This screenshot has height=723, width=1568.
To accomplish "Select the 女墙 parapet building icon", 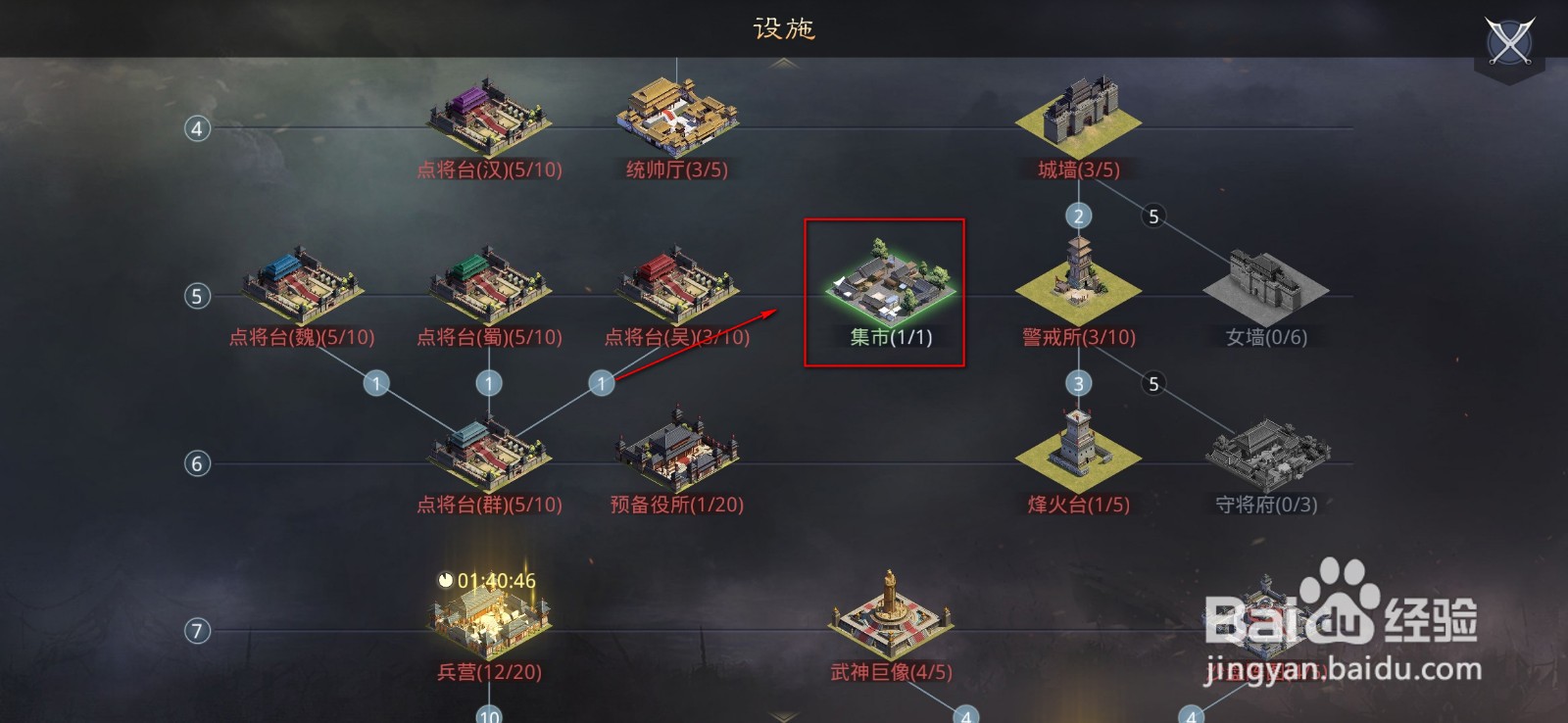I will point(1264,284).
